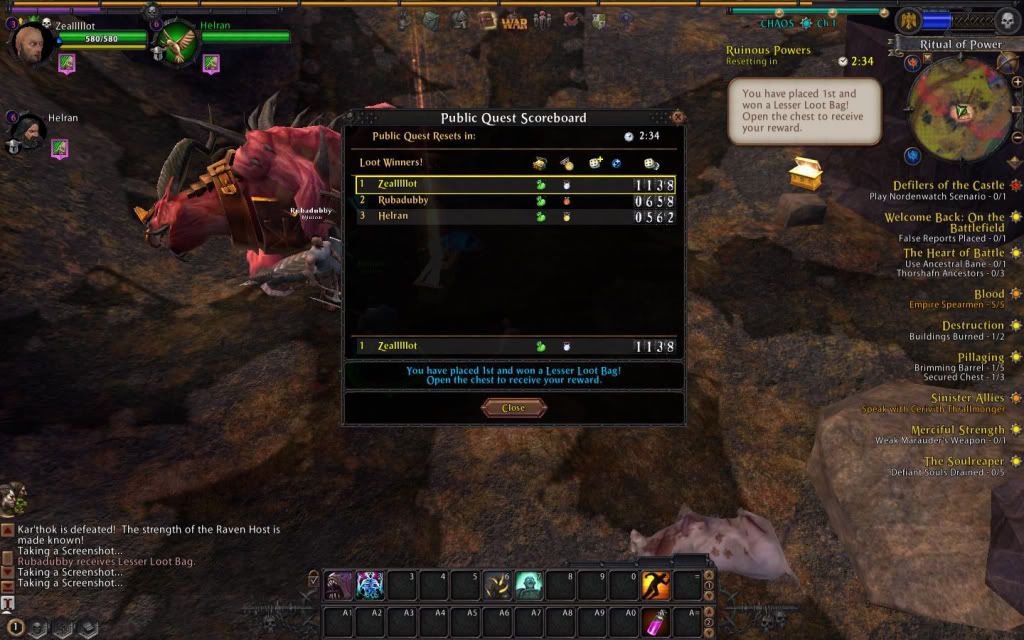
Task: Activate the blue-pink demon ability in second slot
Action: [370, 585]
